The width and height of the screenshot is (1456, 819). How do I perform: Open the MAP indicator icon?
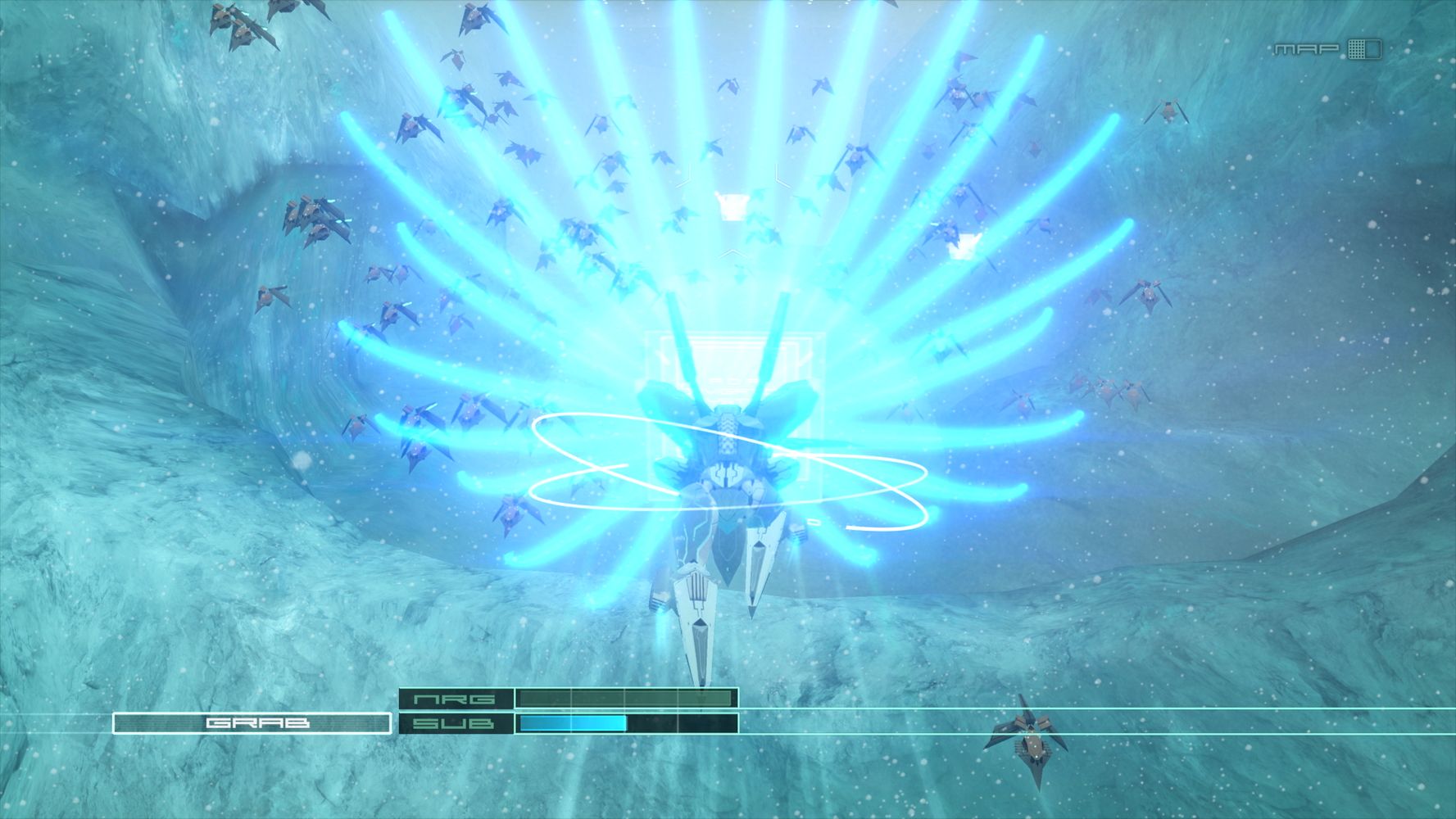(1363, 49)
